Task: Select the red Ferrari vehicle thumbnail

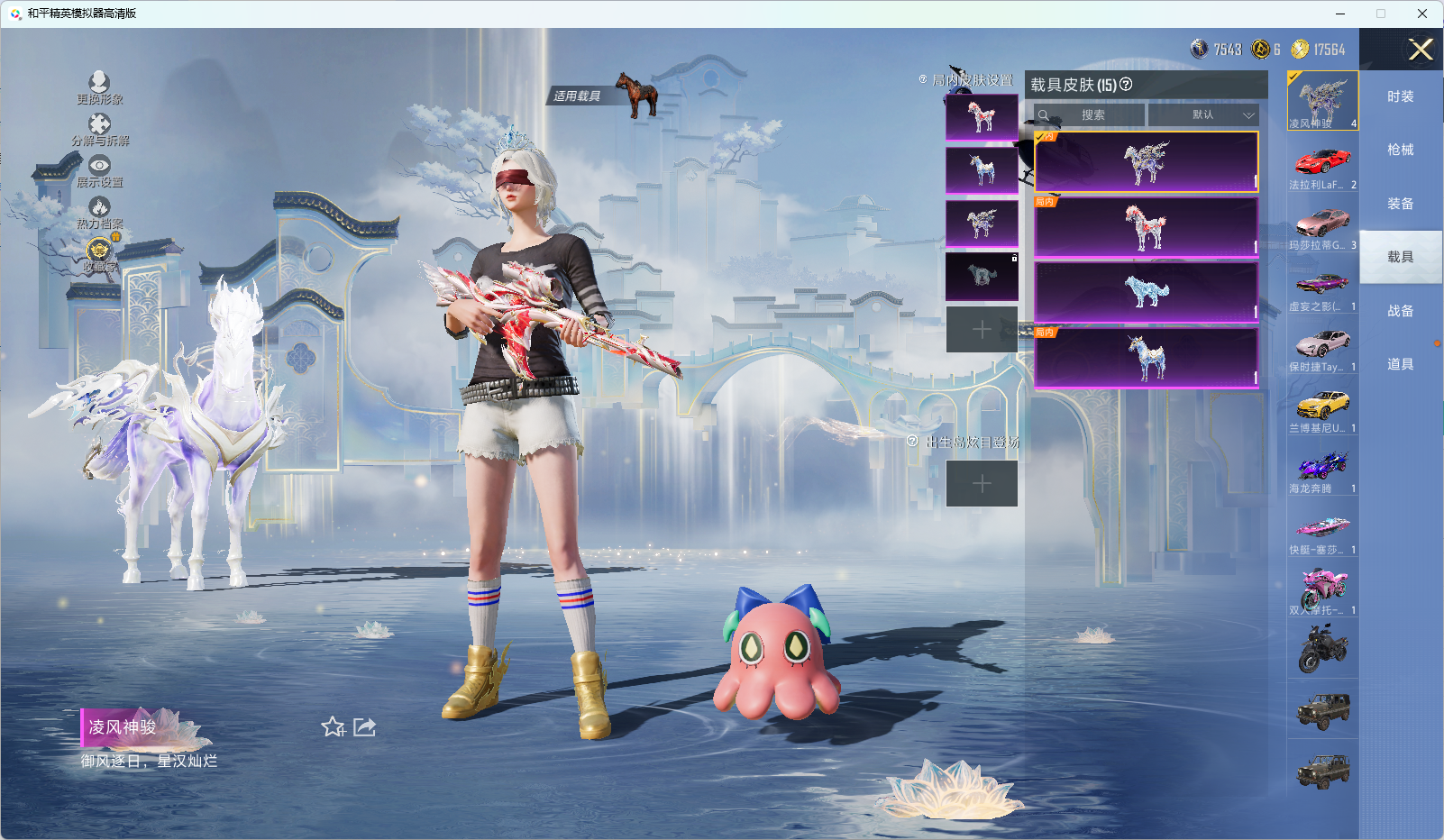Action: pos(1322,163)
